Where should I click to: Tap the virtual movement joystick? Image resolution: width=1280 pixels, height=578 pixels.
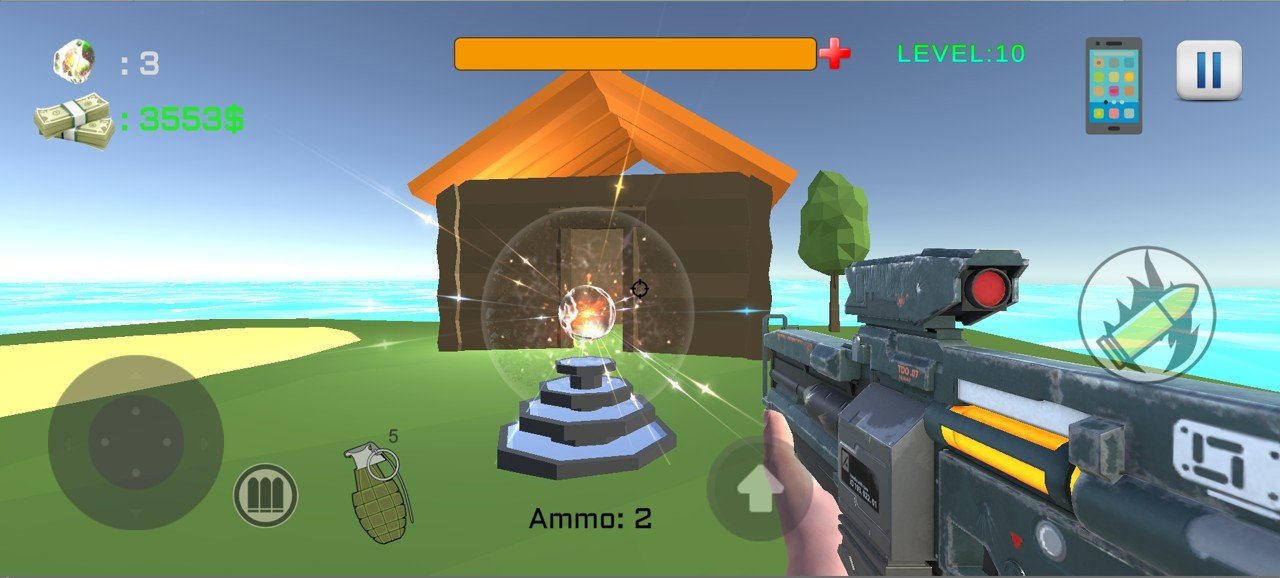(x=136, y=442)
